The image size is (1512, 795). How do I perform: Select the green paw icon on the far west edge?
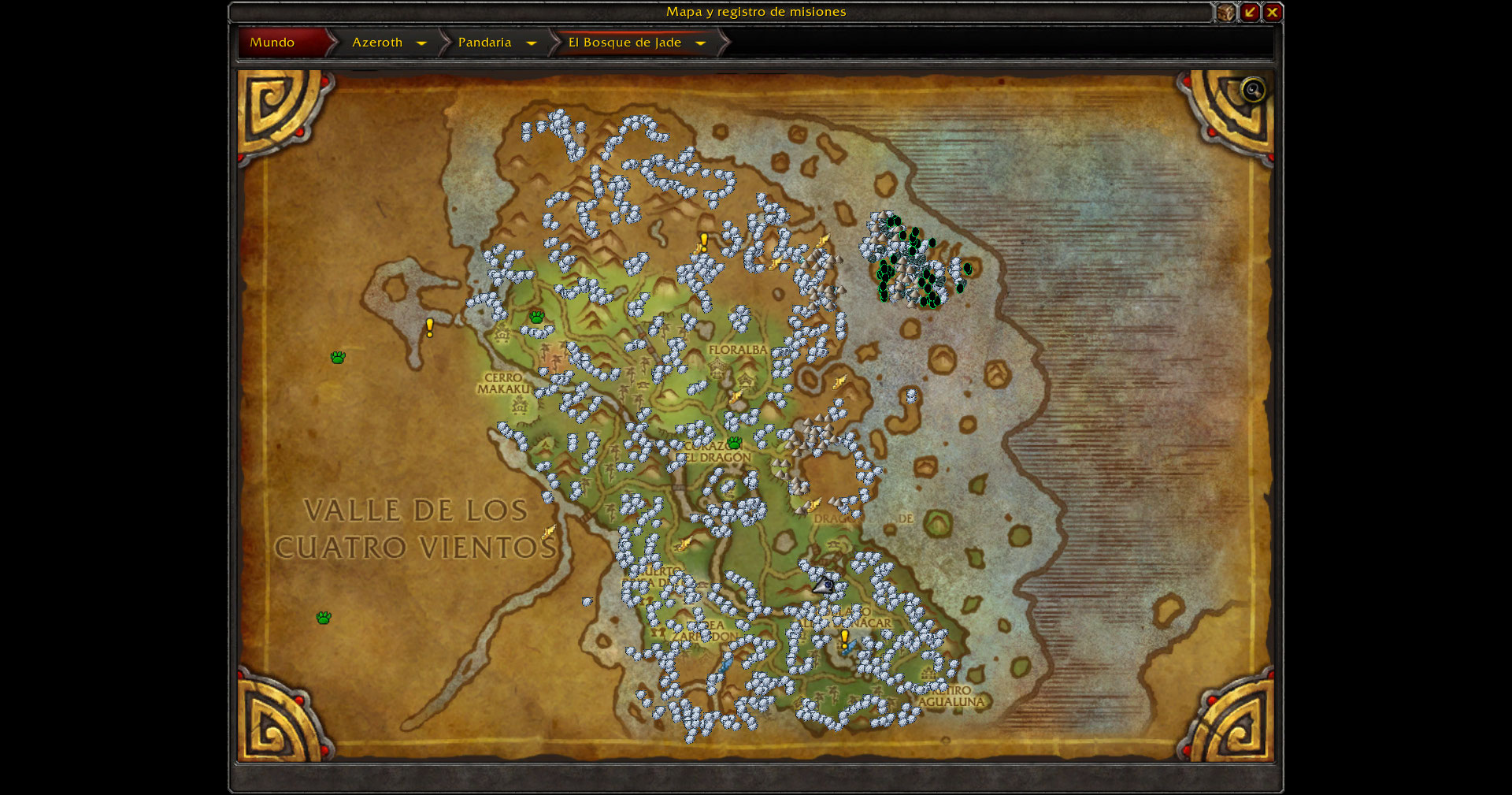point(339,356)
